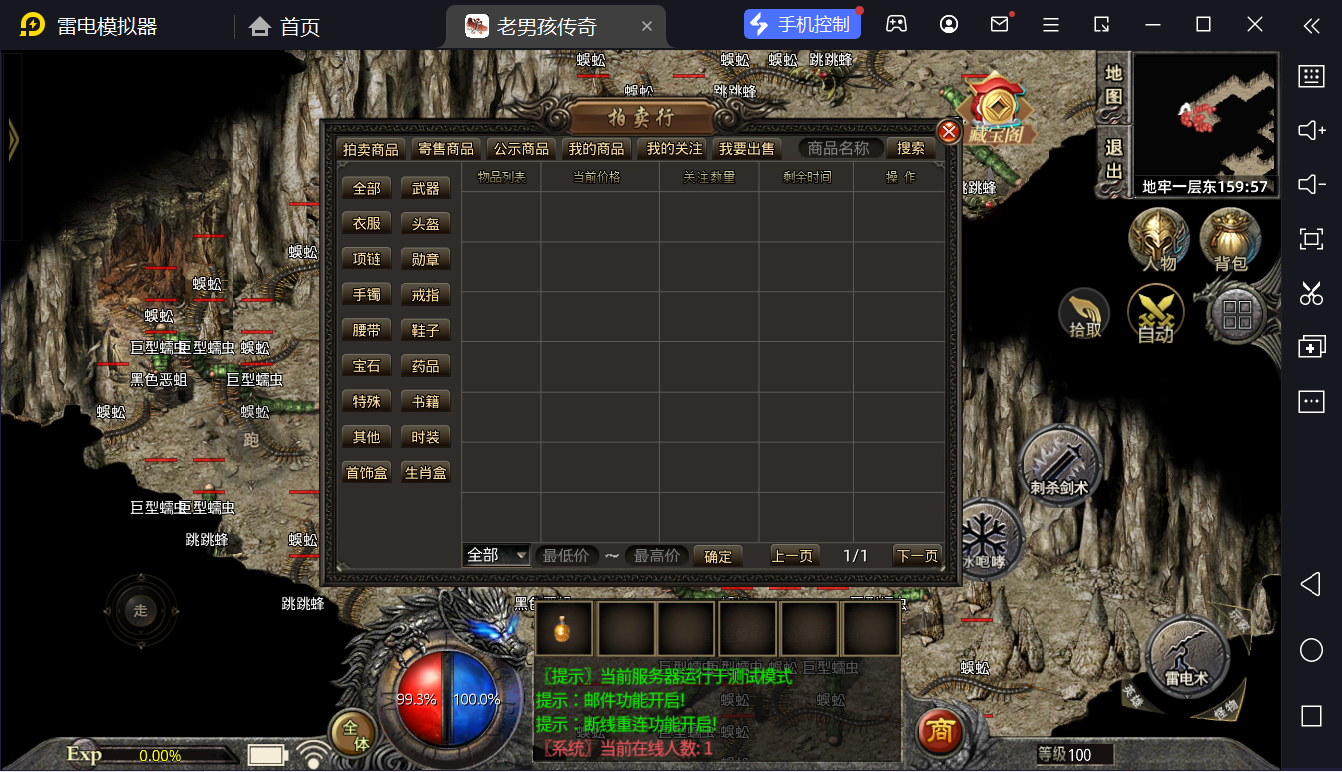
Task: Open the 人物 character icon
Action: 1159,240
